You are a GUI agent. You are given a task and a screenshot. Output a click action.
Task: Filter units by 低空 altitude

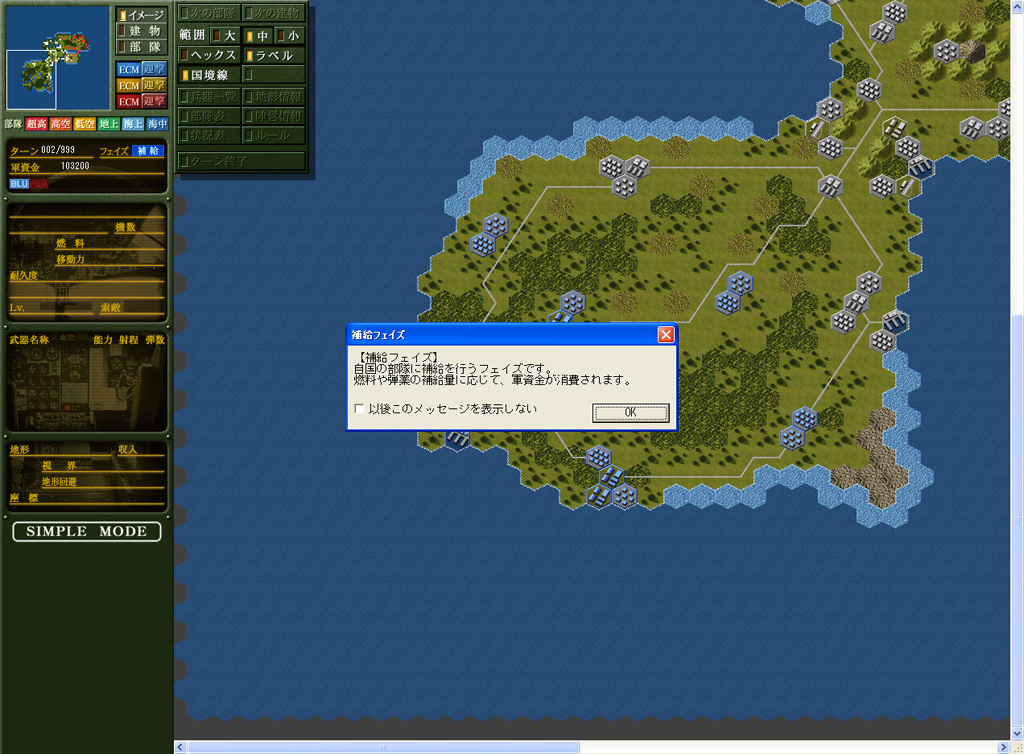85,124
